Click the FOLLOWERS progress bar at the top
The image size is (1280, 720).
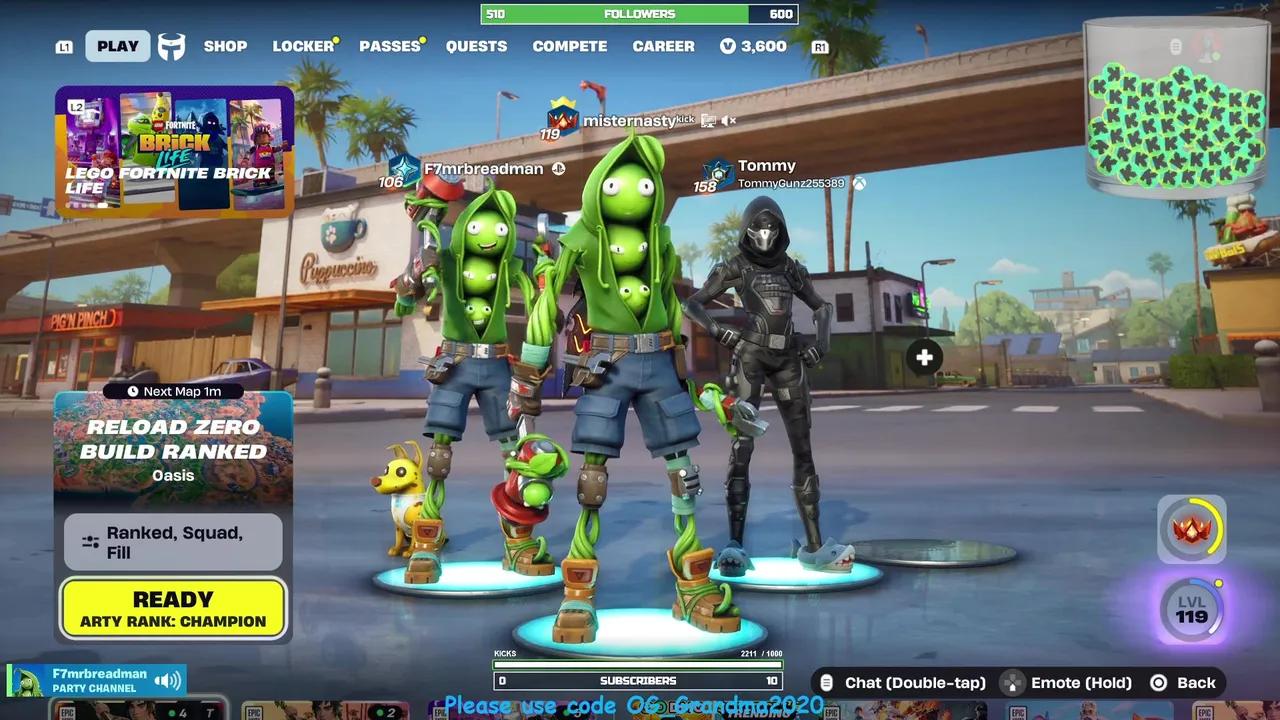pos(638,13)
